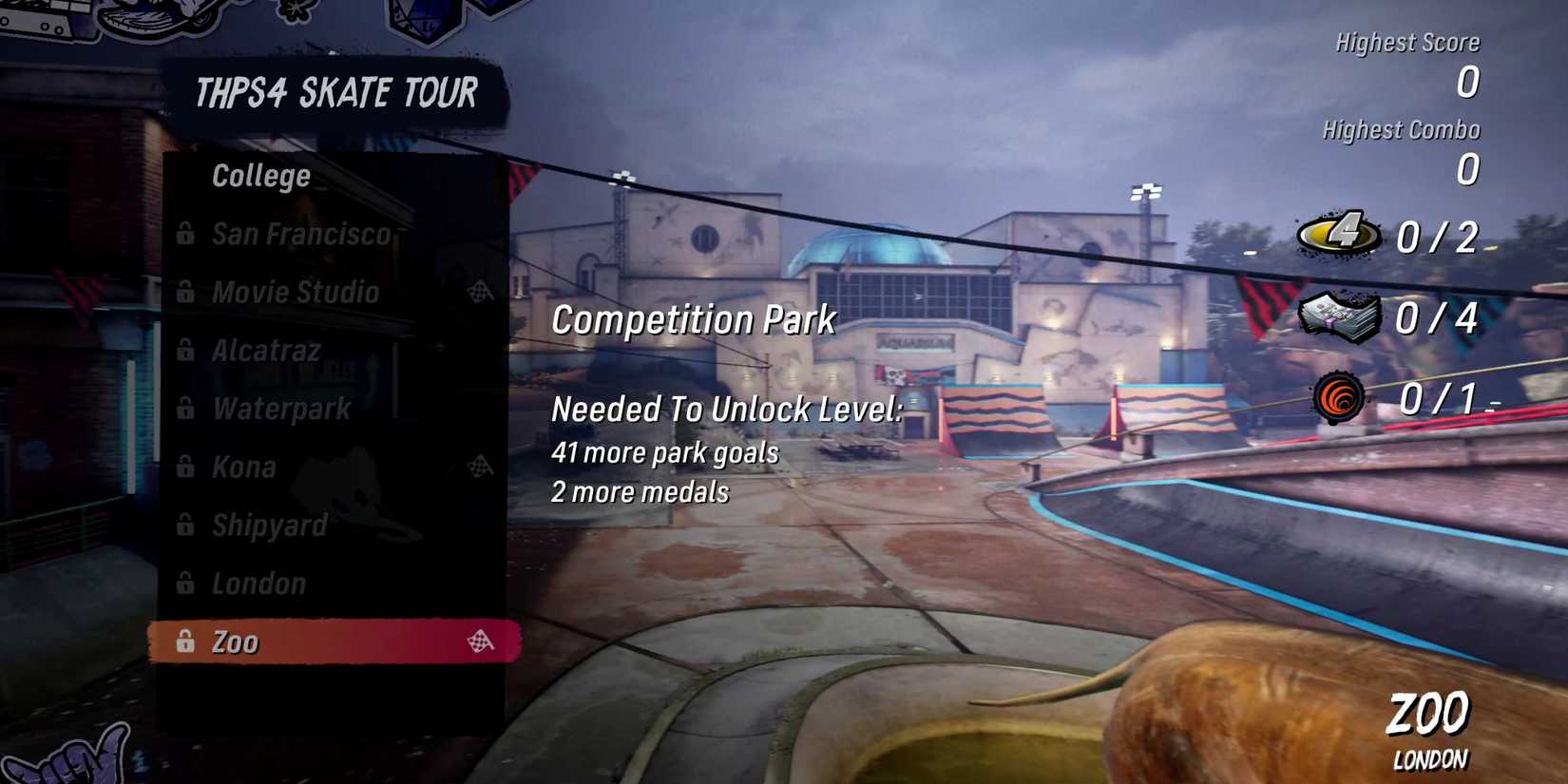The width and height of the screenshot is (1568, 784).
Task: Select the College level
Action: [260, 175]
